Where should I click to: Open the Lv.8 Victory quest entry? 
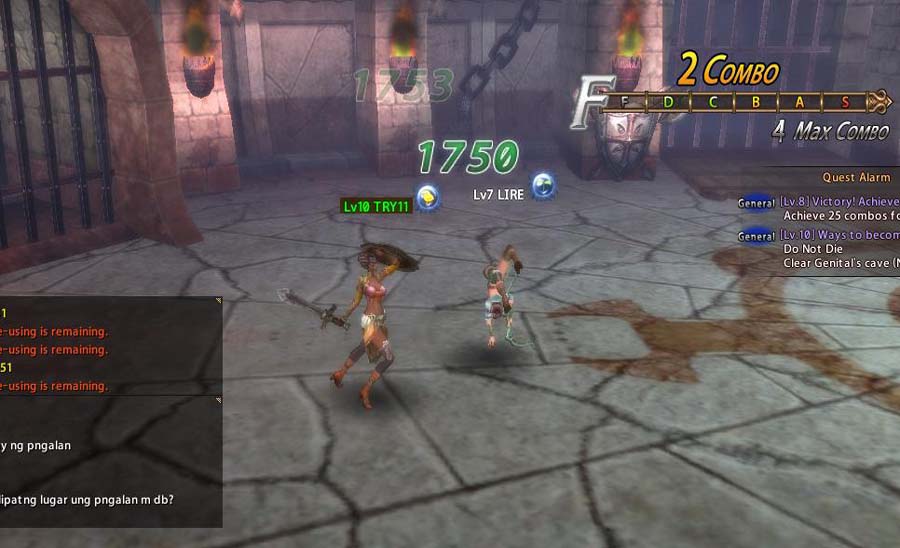coord(838,202)
